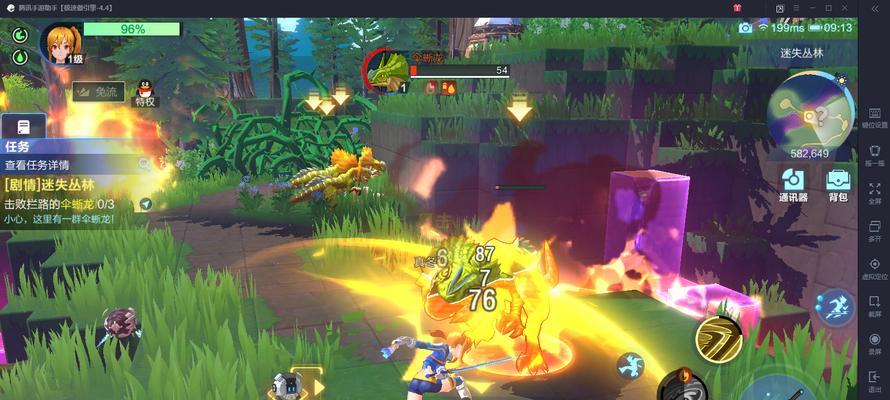Trigger the small blue dodge skill
The width and height of the screenshot is (890, 400).
631,365
